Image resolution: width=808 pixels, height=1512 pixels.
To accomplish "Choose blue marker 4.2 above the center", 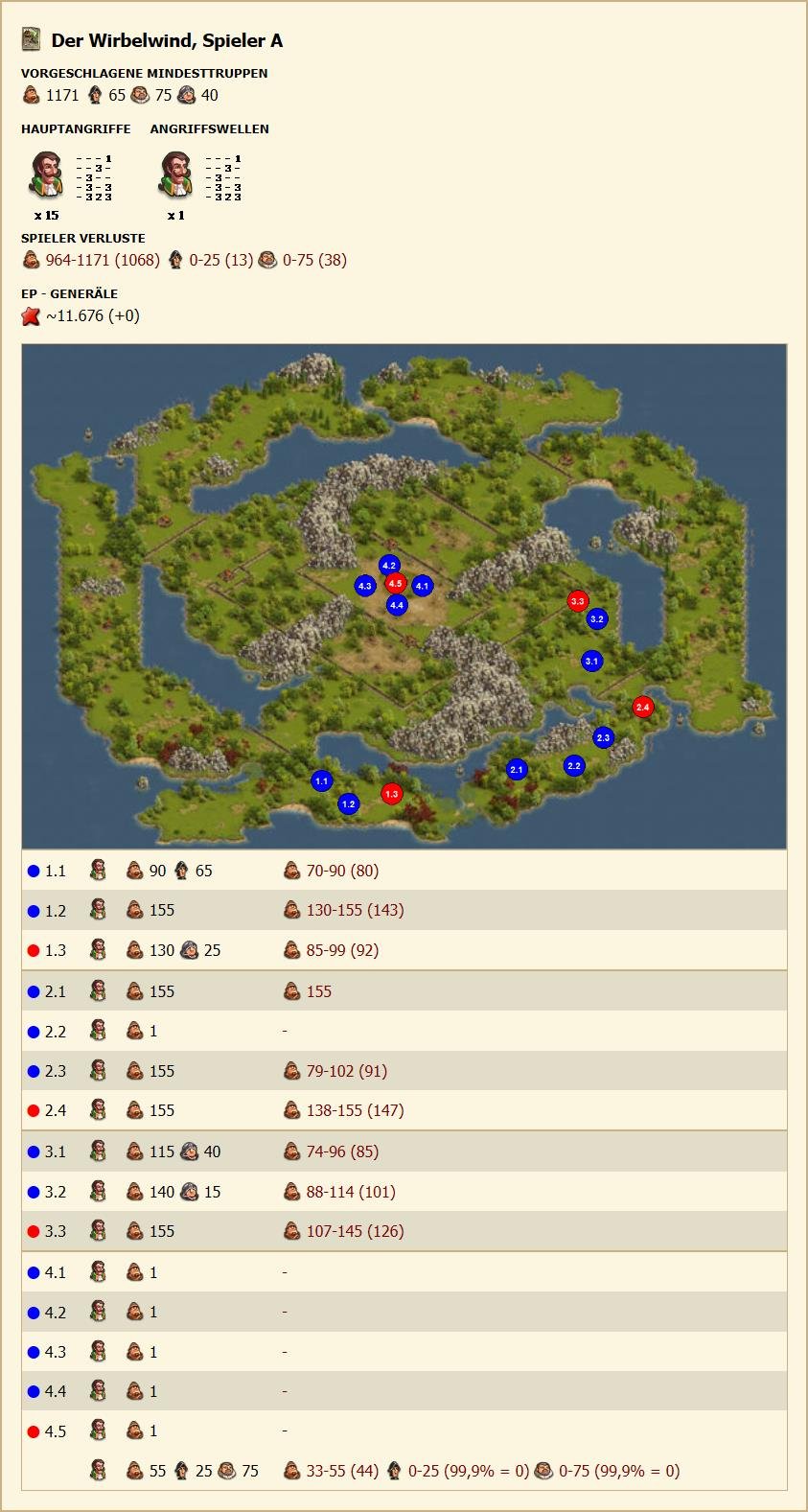I will pos(388,566).
